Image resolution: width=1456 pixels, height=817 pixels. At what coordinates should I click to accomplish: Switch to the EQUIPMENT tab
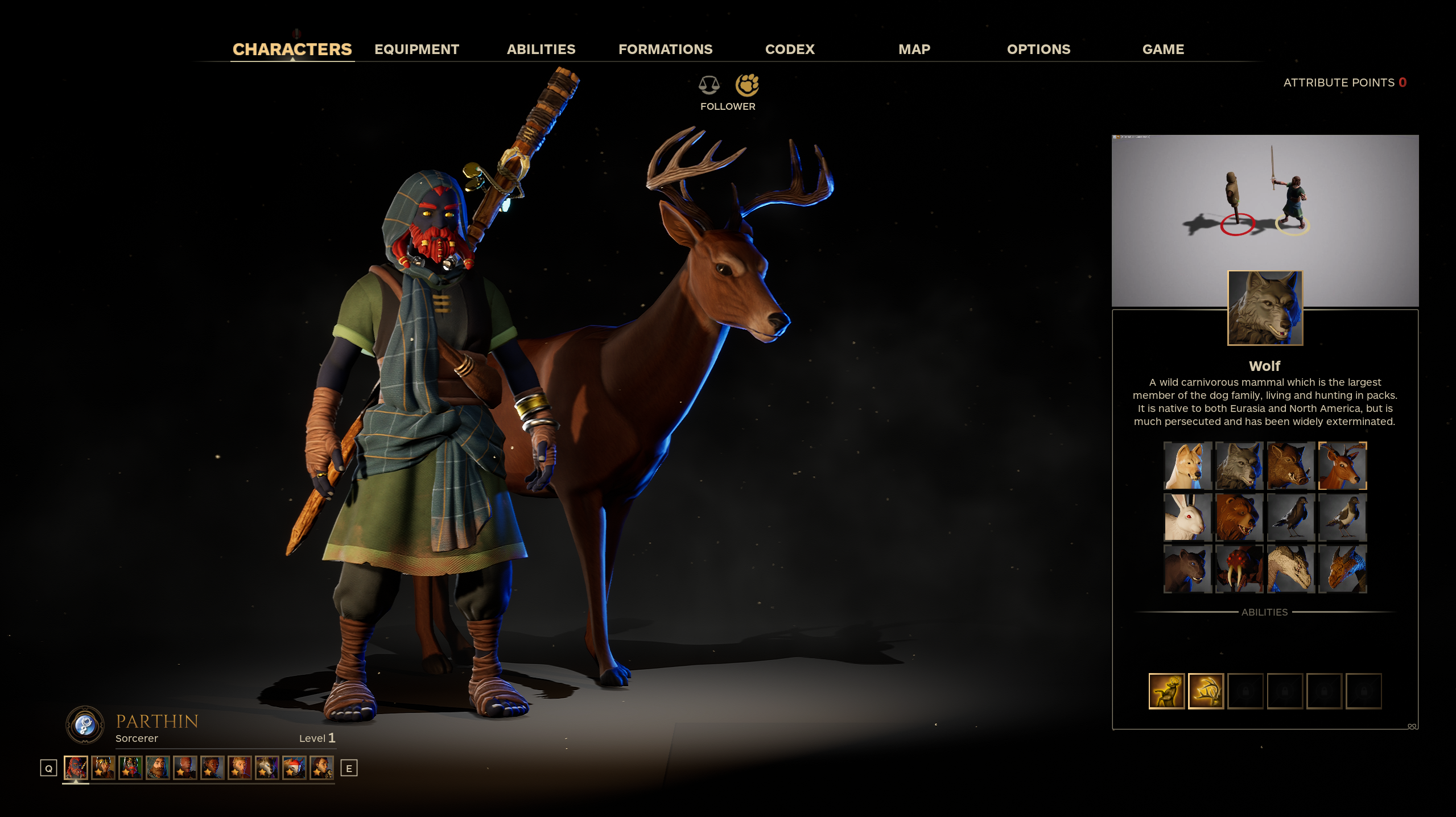click(x=416, y=49)
